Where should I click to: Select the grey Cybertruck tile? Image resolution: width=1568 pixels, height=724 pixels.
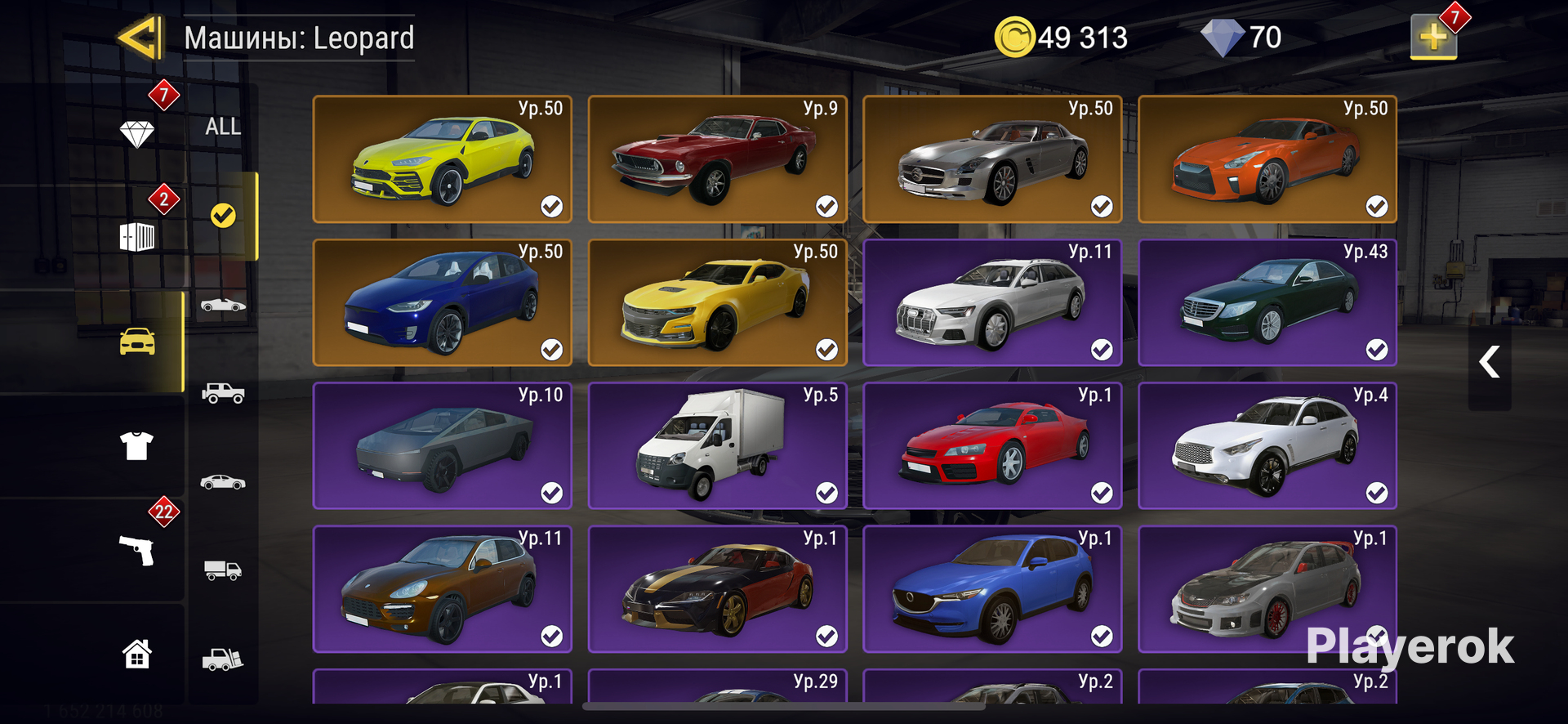(x=442, y=445)
